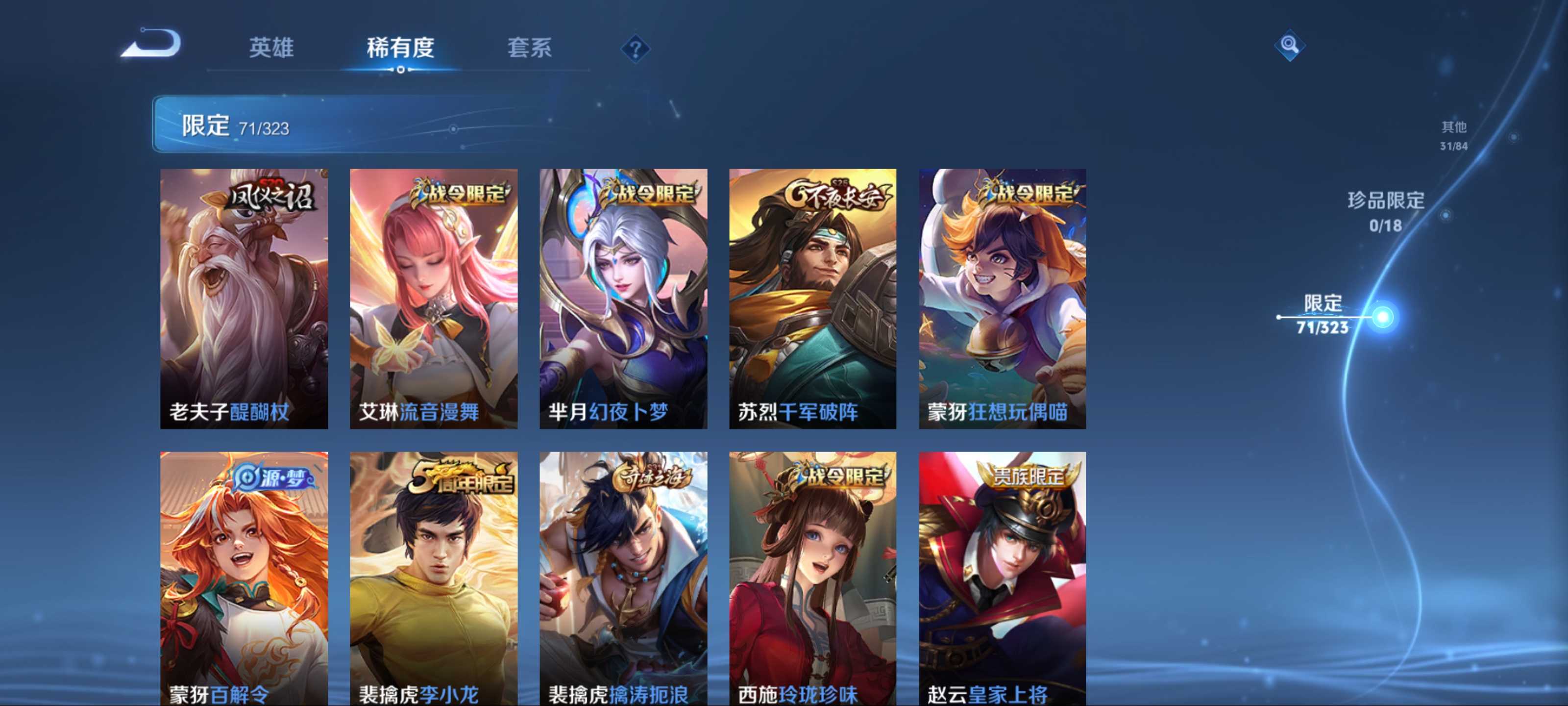View the 芈月 幻夜卜梦 skin card

coord(623,299)
